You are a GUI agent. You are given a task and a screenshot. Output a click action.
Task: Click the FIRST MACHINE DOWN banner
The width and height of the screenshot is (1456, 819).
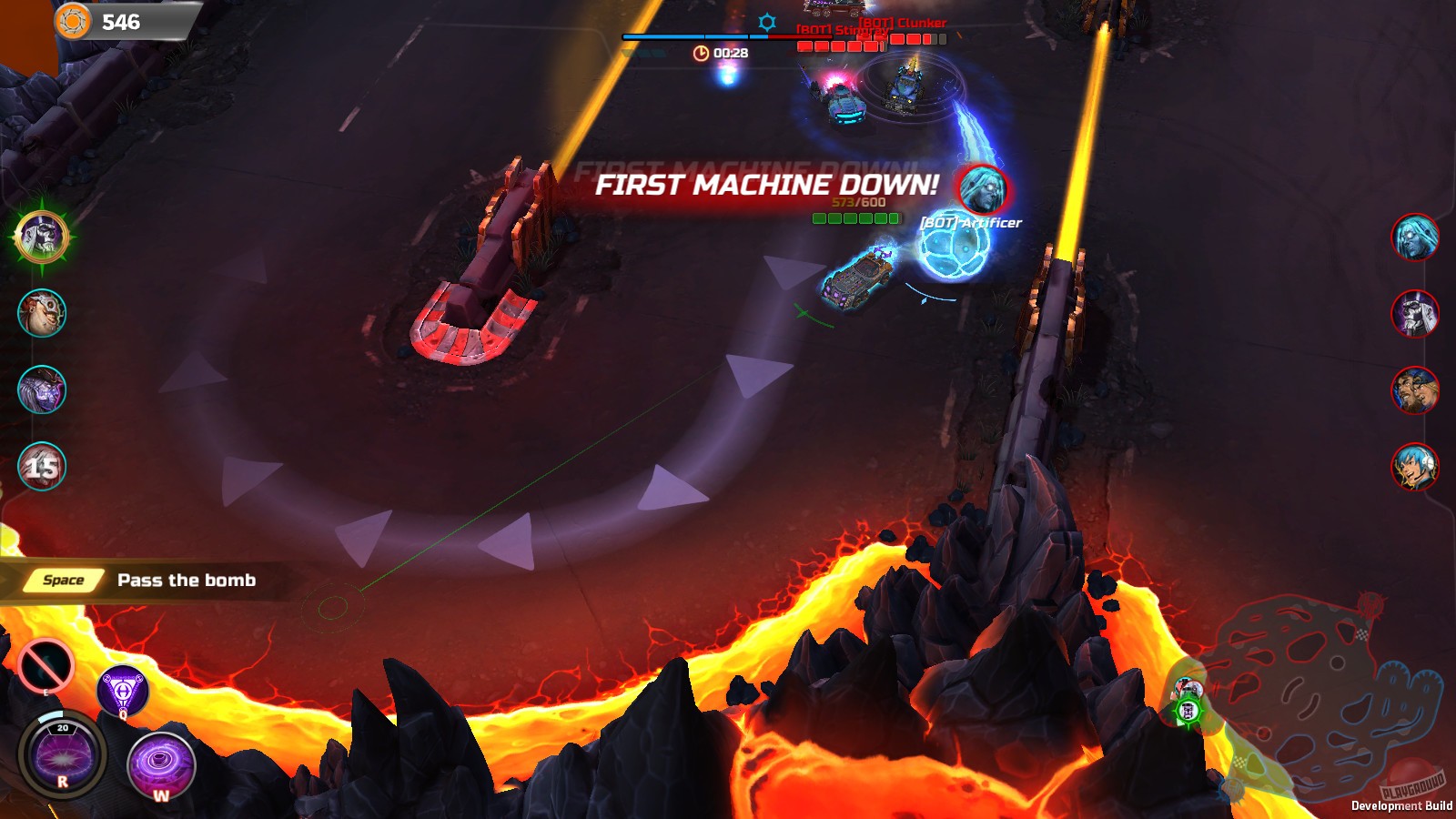(767, 185)
